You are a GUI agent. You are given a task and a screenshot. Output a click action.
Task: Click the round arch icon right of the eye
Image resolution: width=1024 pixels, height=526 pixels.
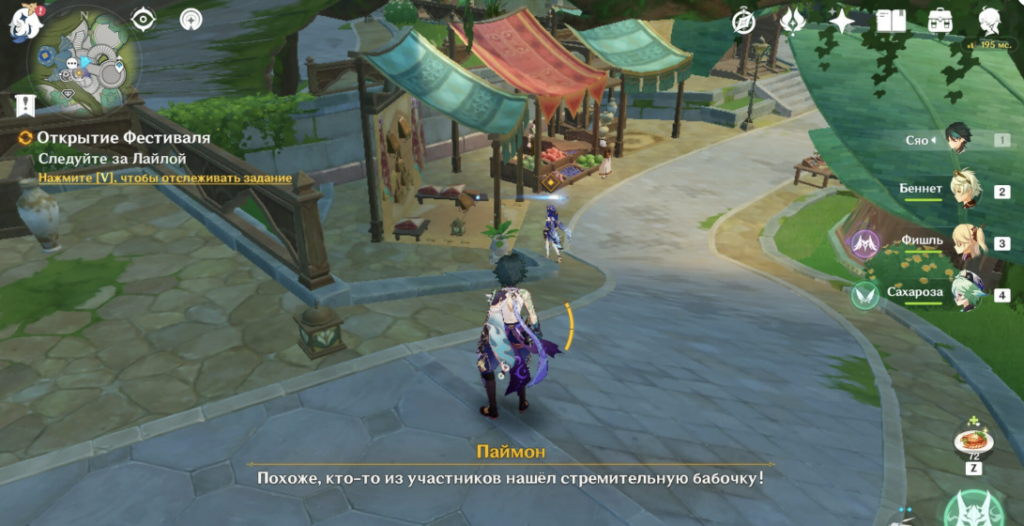[x=190, y=19]
